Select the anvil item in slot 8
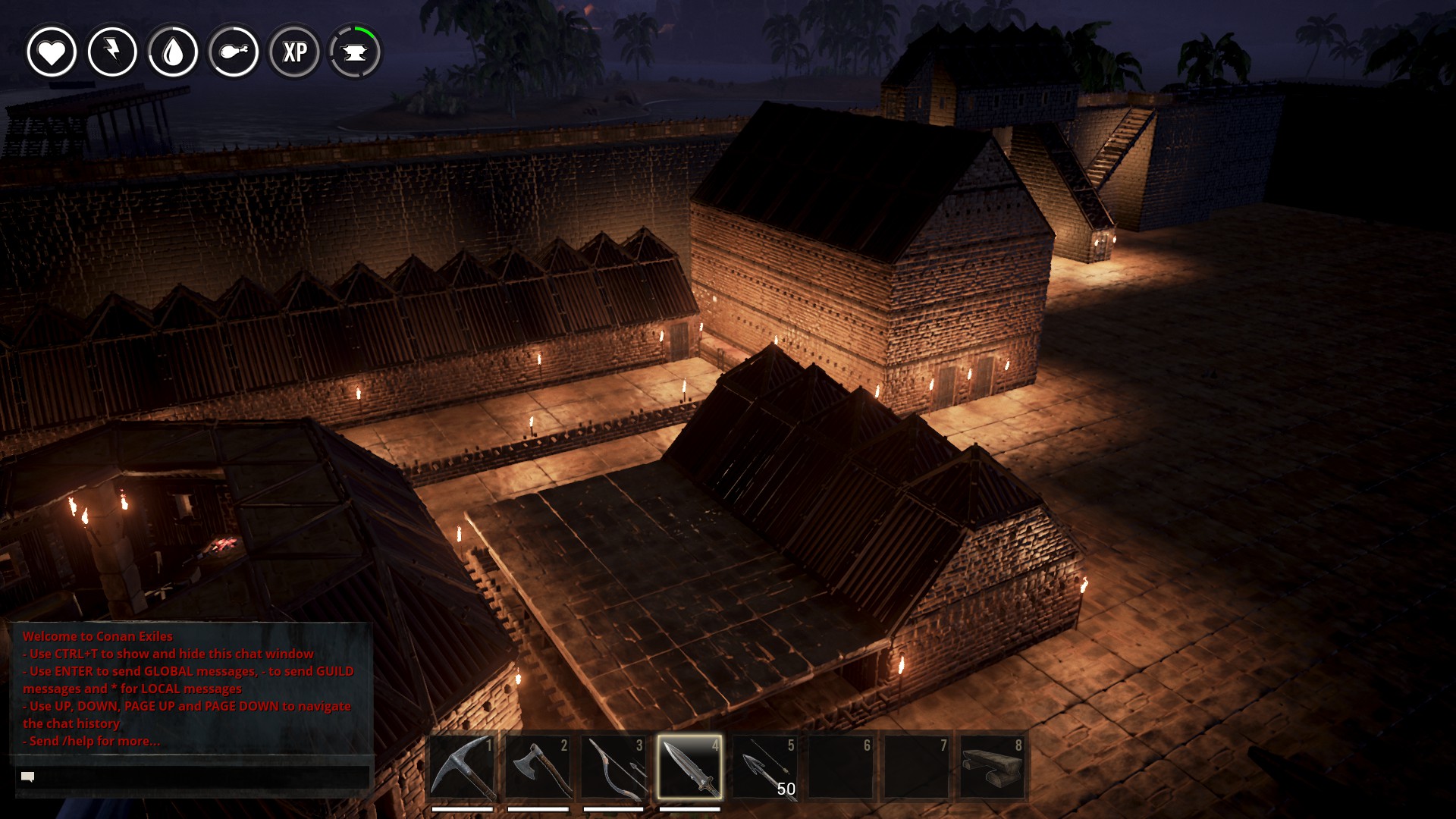The width and height of the screenshot is (1456, 819). point(993,767)
